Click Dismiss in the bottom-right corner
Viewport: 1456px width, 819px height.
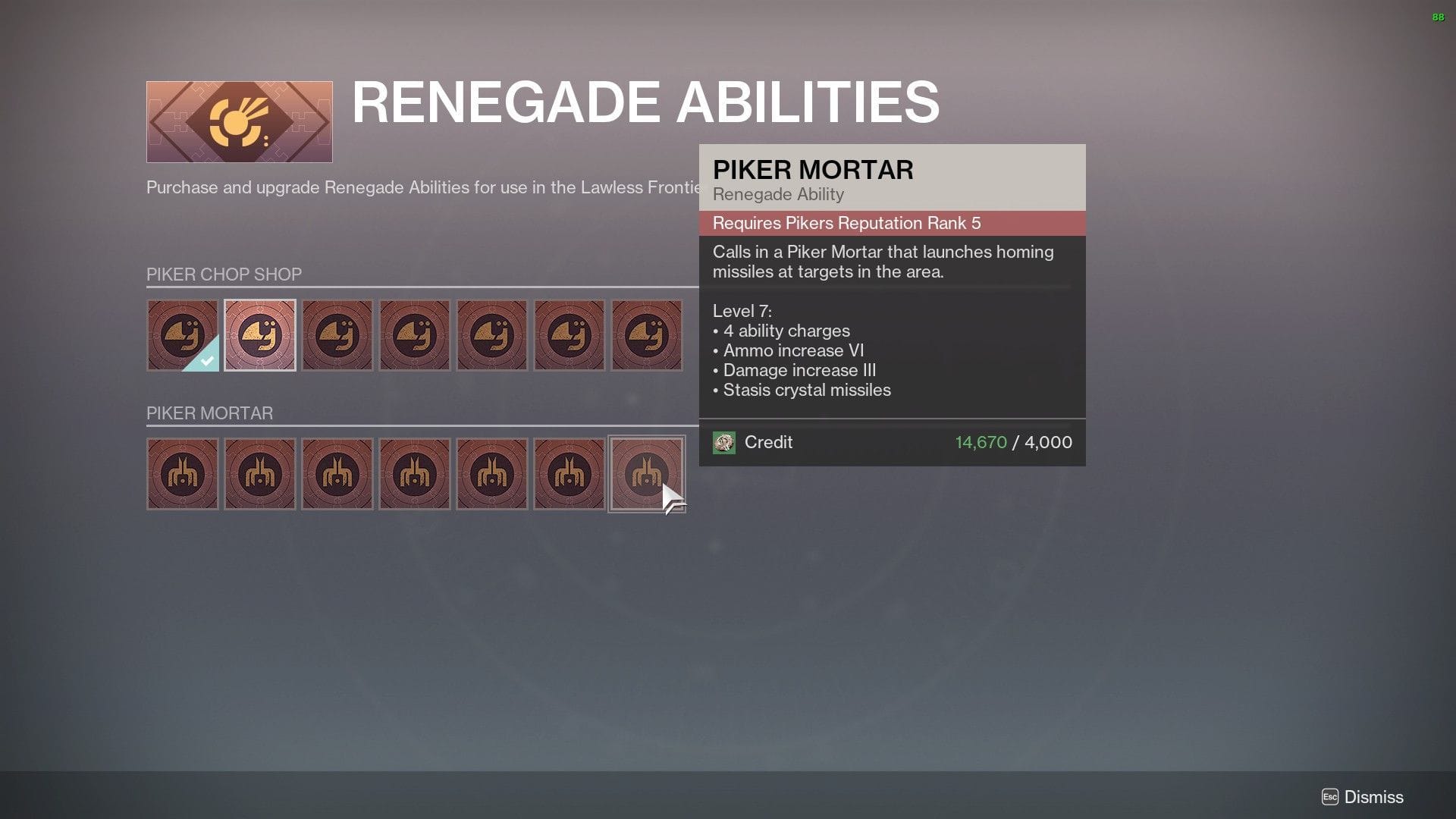coord(1374,797)
